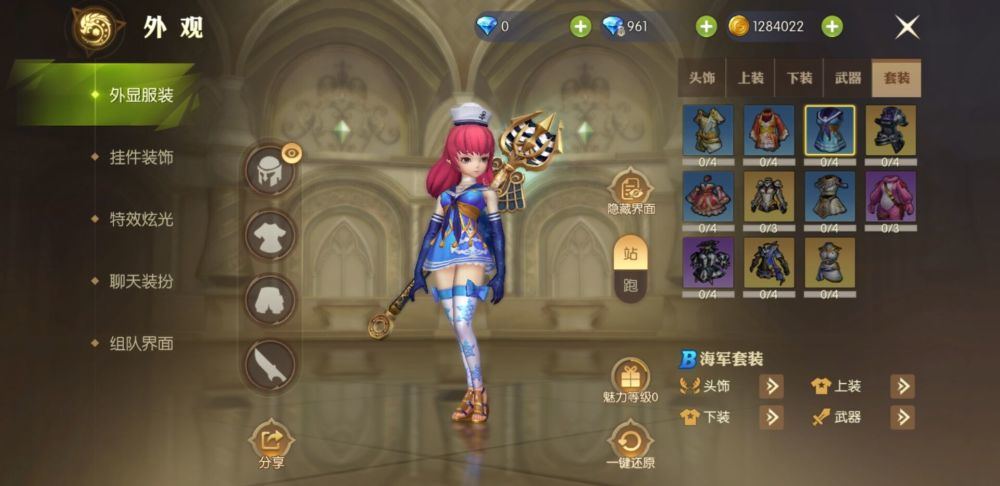Image resolution: width=1000 pixels, height=486 pixels.
Task: Hide the interface with 隐藏界面
Action: click(630, 190)
